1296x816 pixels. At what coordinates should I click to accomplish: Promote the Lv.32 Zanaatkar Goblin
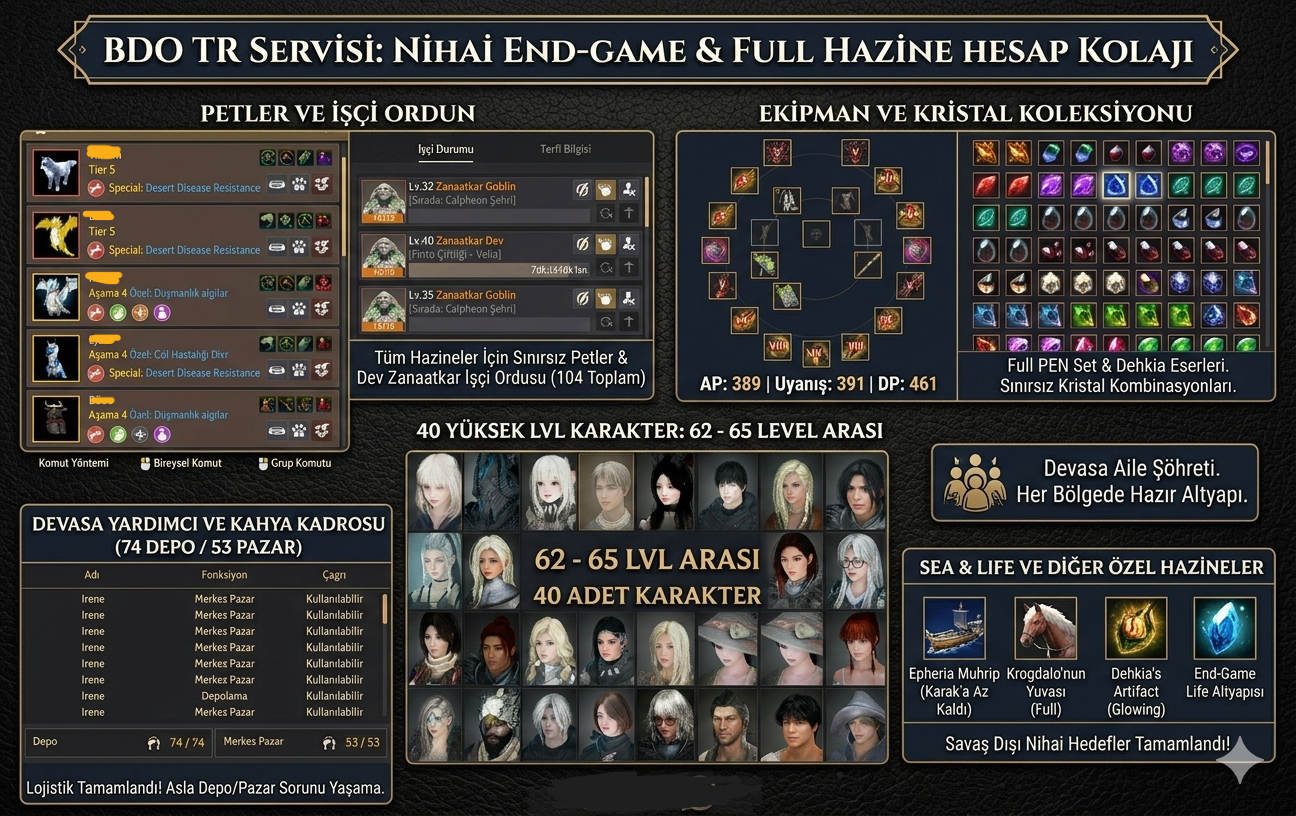pyautogui.click(x=628, y=213)
